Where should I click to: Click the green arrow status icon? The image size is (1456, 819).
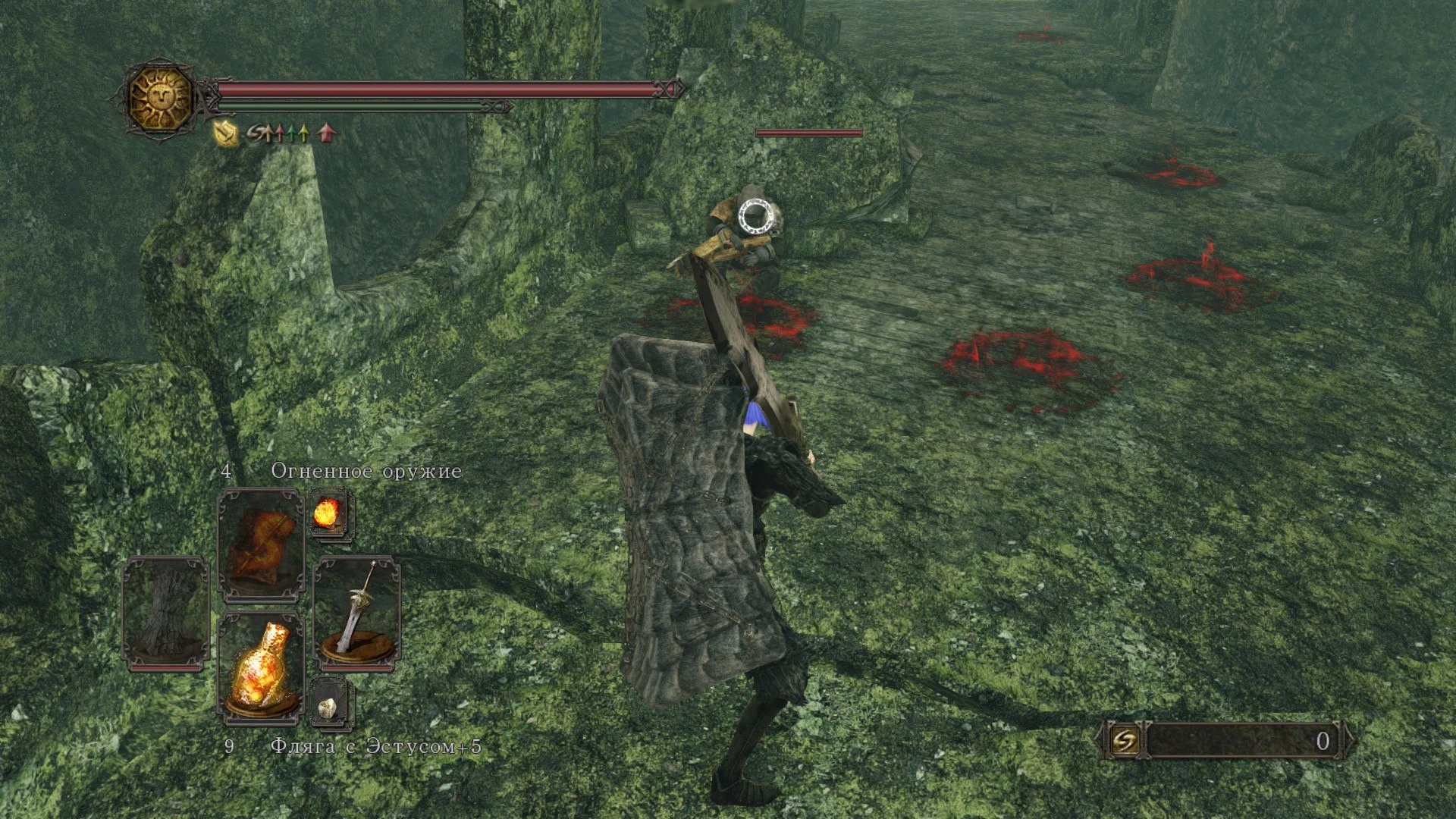(x=292, y=134)
